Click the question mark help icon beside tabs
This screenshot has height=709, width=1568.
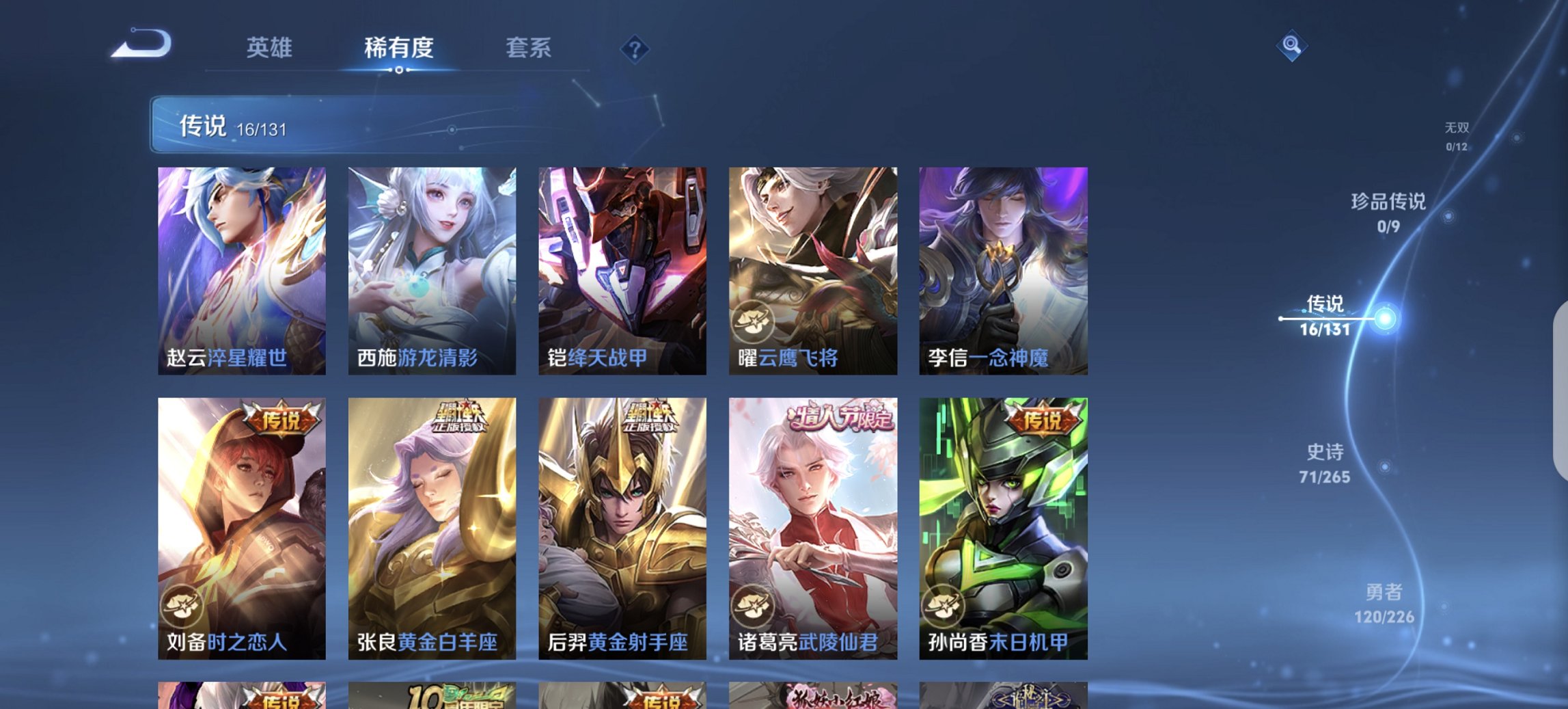point(633,48)
